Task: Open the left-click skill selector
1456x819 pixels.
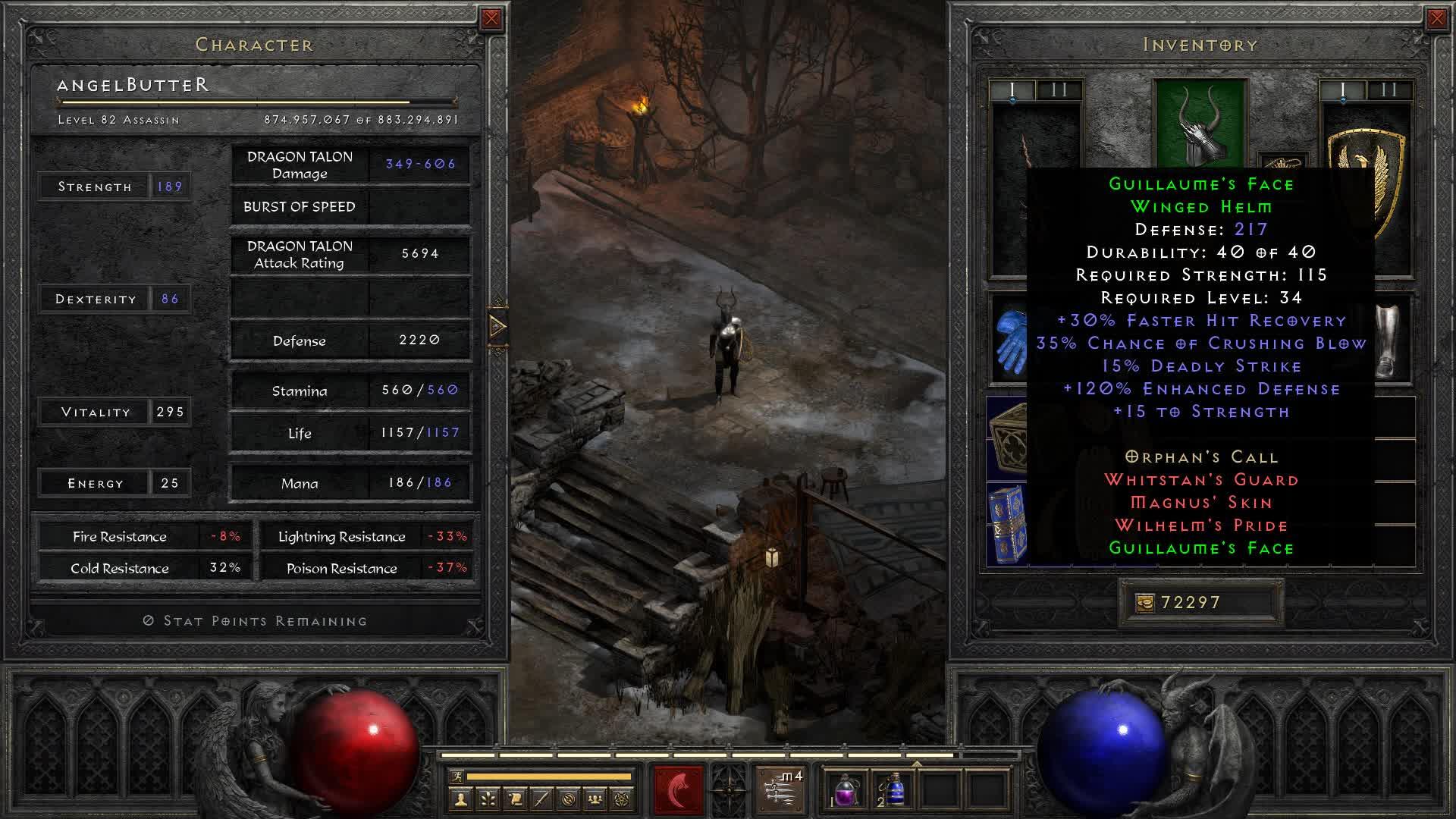Action: click(x=678, y=789)
